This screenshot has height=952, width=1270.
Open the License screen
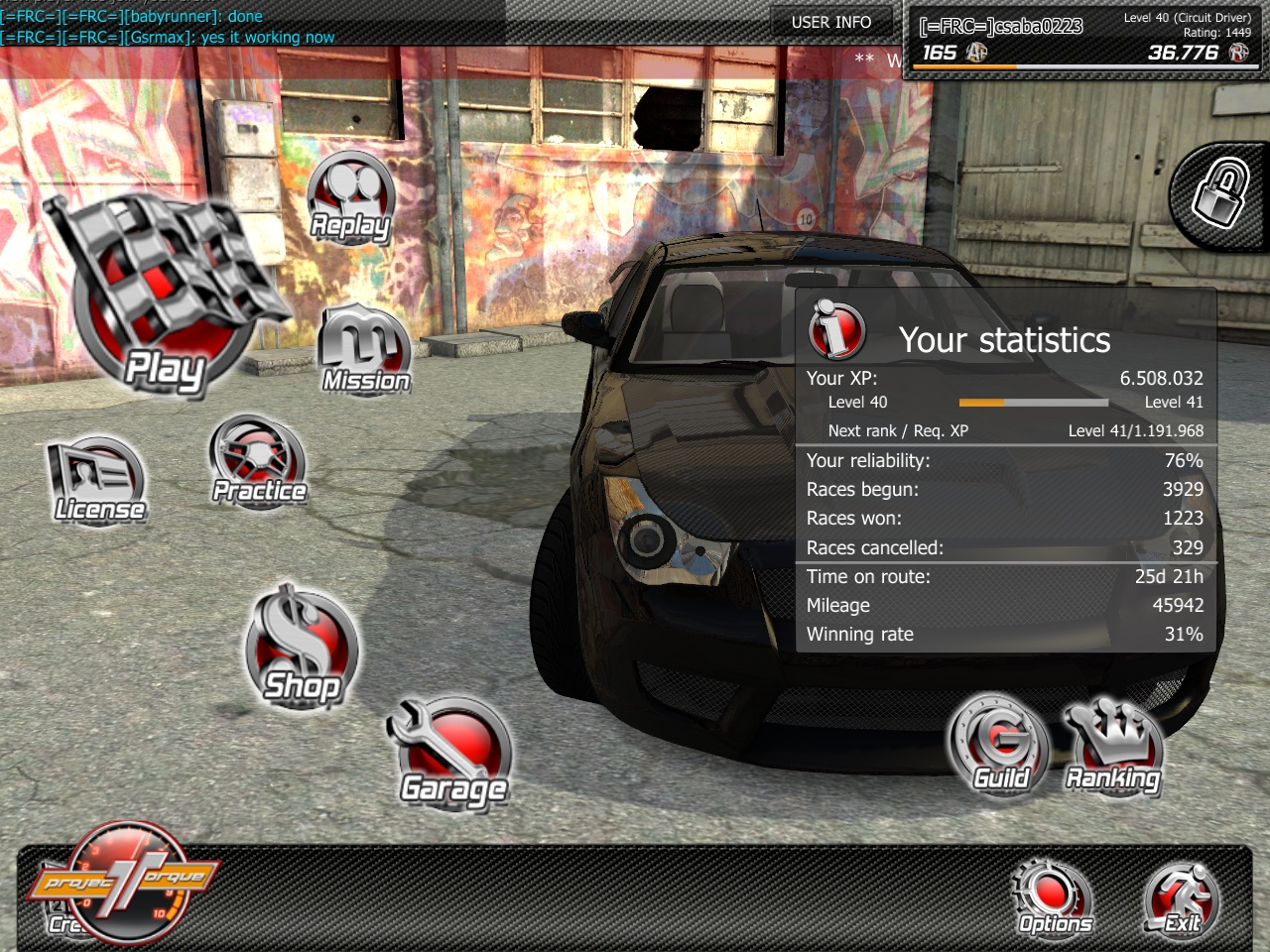tap(97, 482)
